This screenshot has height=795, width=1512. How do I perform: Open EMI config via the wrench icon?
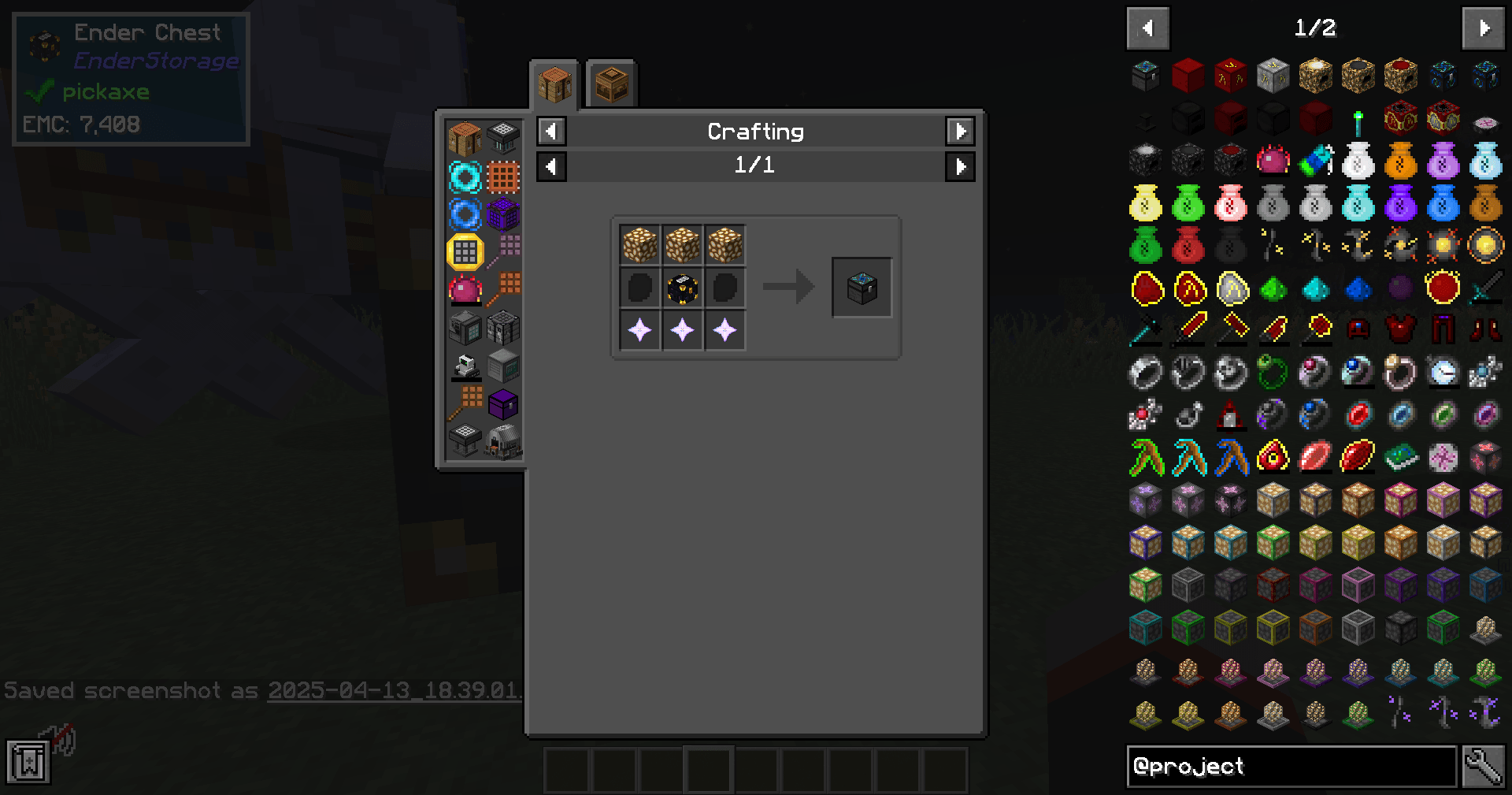click(x=1484, y=765)
